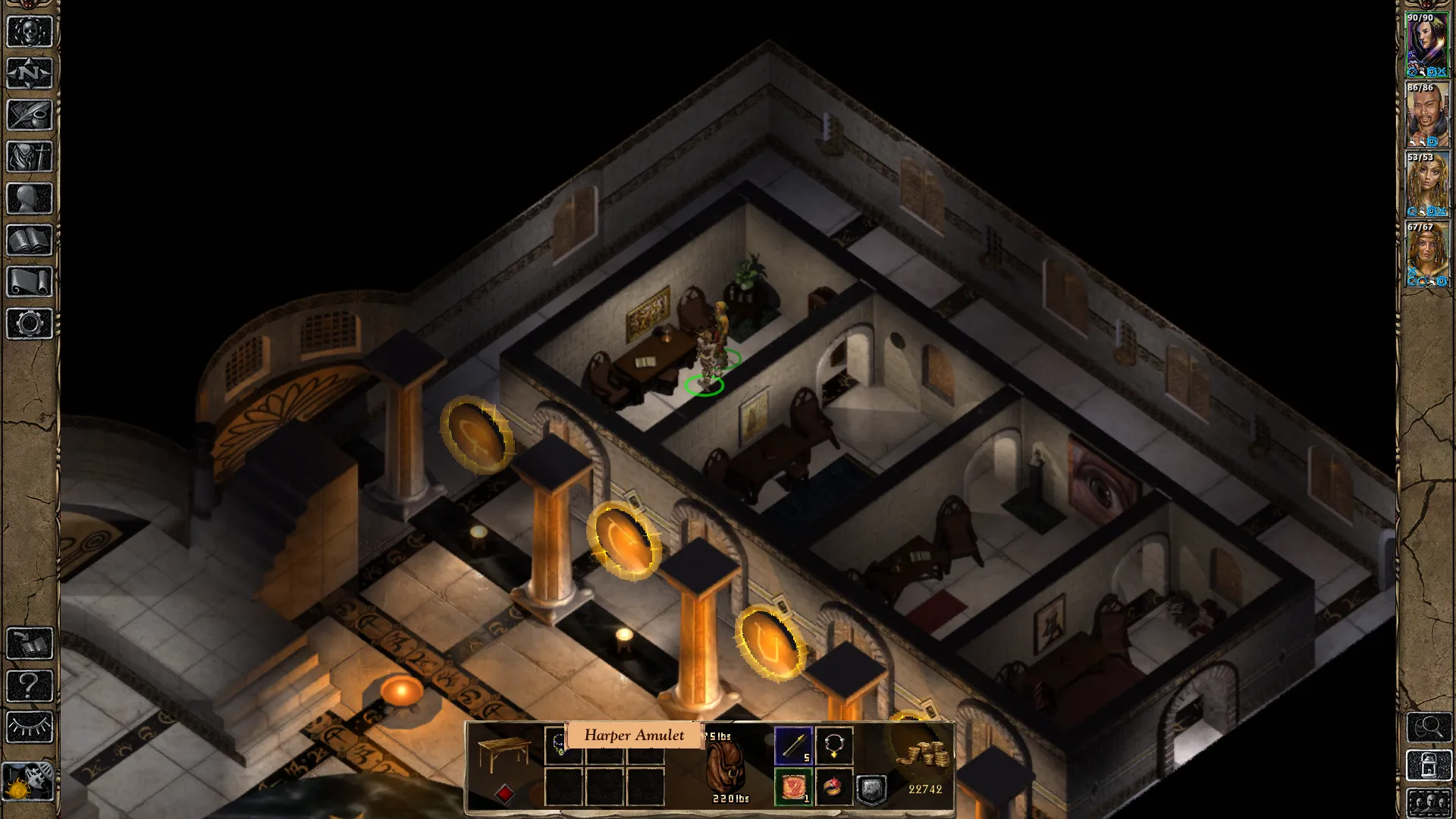The width and height of the screenshot is (1456, 819).
Task: Select the necklace in backpack
Action: [834, 746]
